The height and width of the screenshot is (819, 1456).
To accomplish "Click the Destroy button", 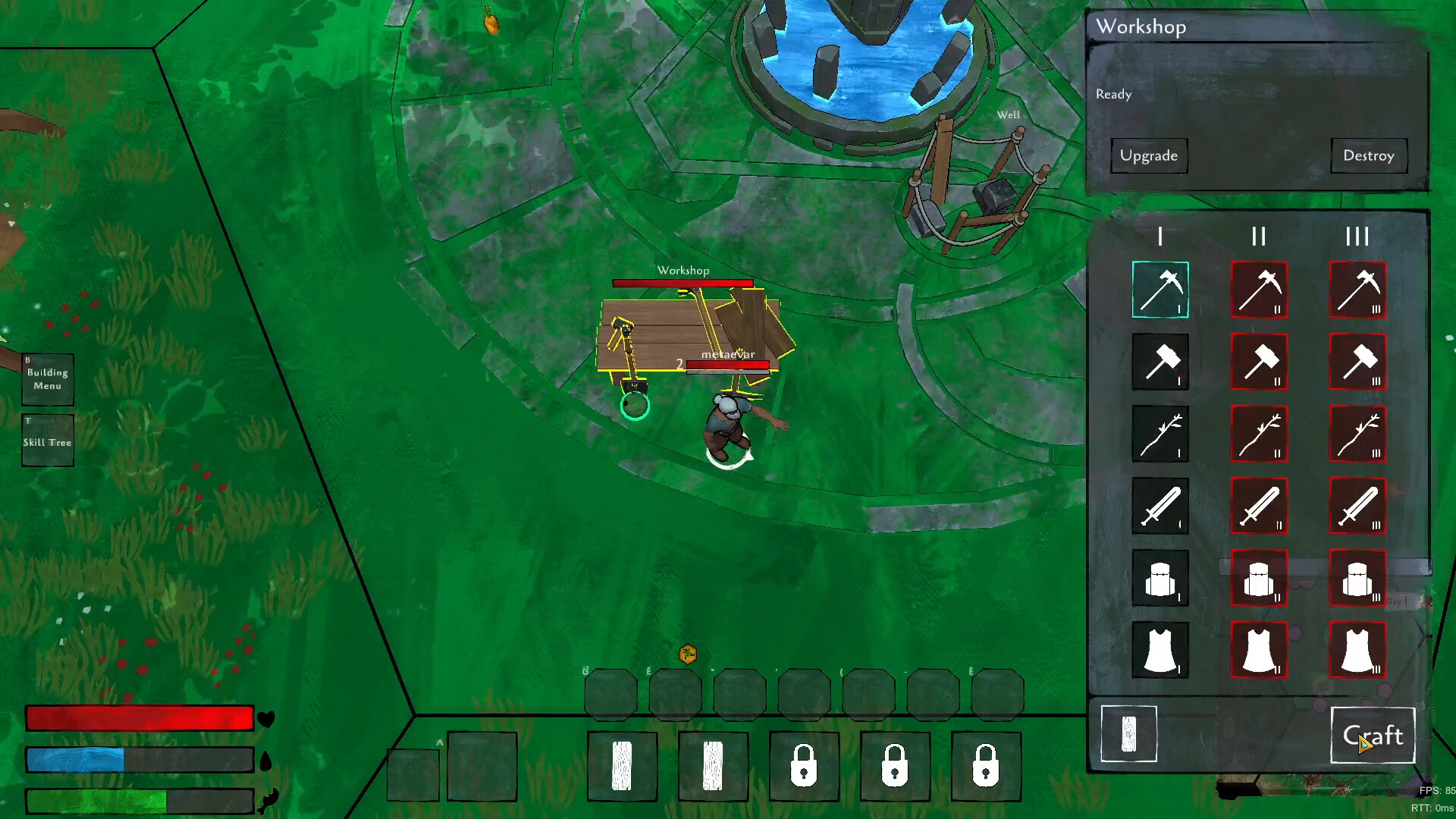I will [1369, 155].
